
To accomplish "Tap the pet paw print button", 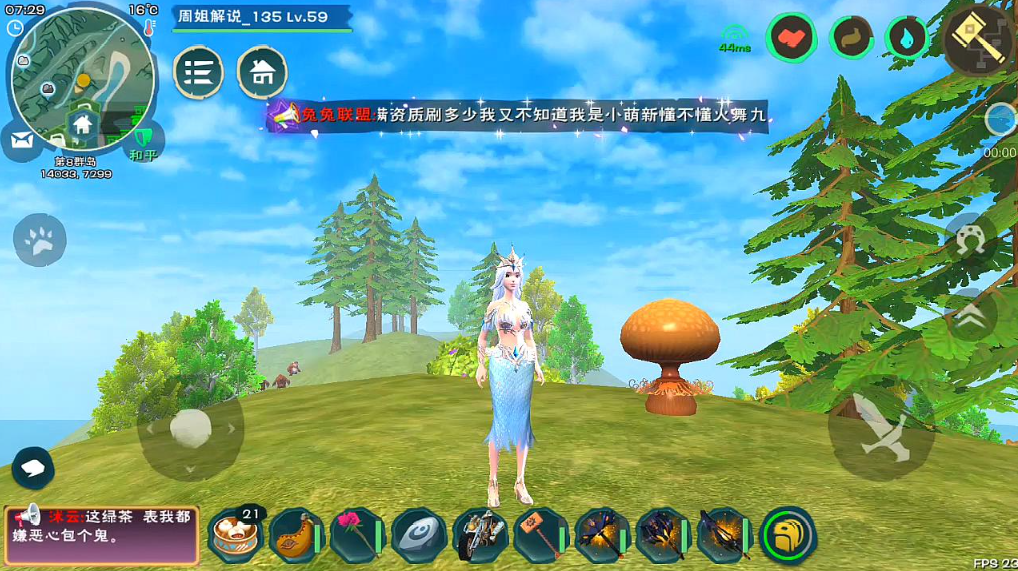I will [40, 240].
